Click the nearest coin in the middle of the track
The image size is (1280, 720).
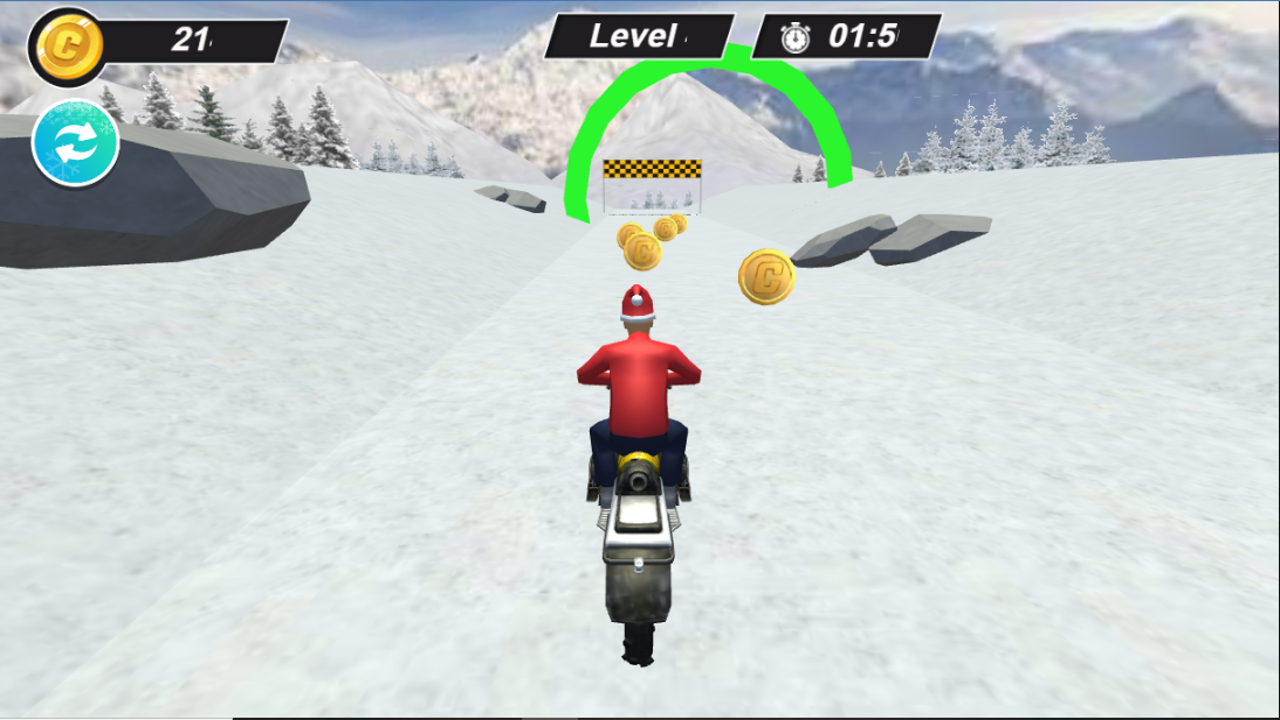pyautogui.click(x=645, y=250)
